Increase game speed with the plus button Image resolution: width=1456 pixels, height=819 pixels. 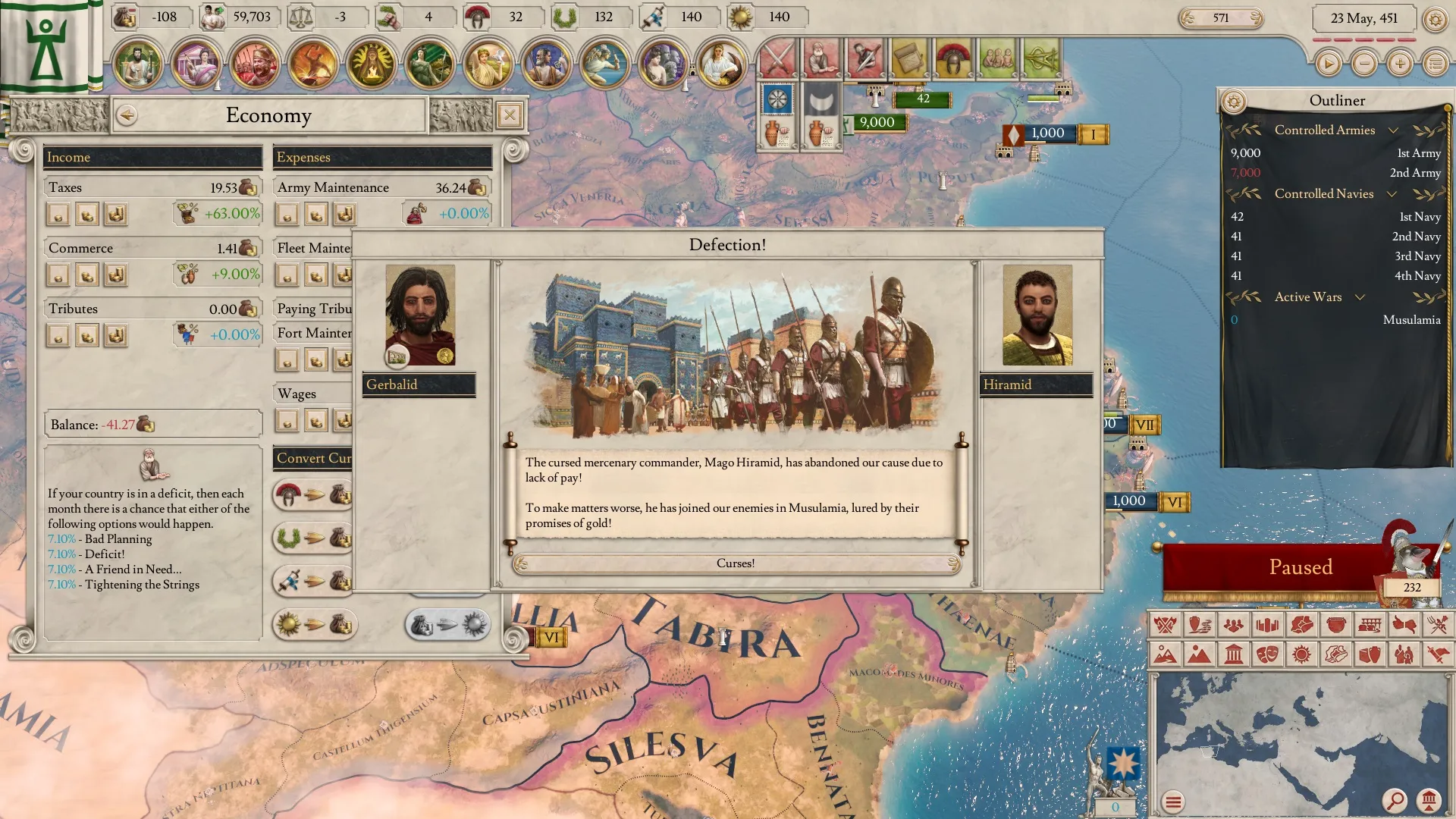tap(1400, 64)
